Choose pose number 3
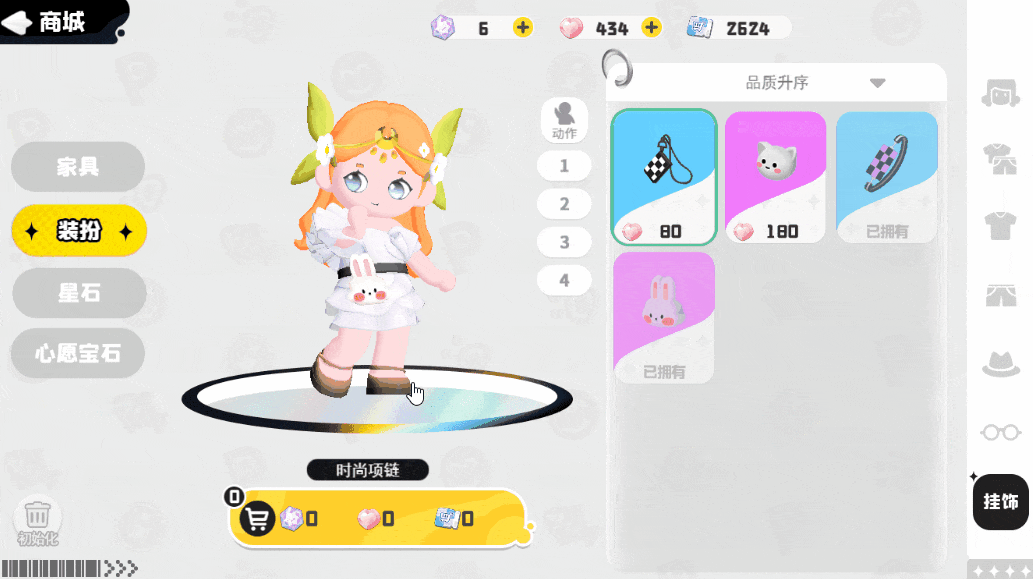The width and height of the screenshot is (1033, 579). coord(564,242)
